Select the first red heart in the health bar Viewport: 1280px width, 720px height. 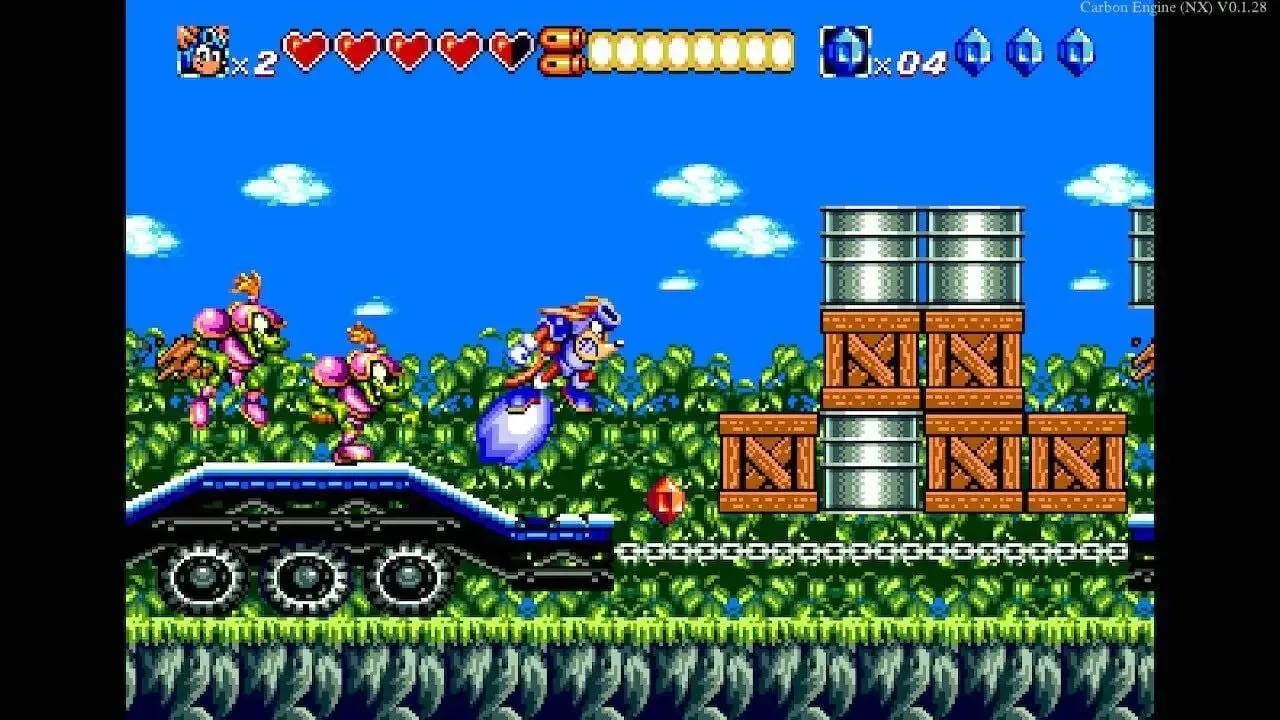[x=304, y=47]
